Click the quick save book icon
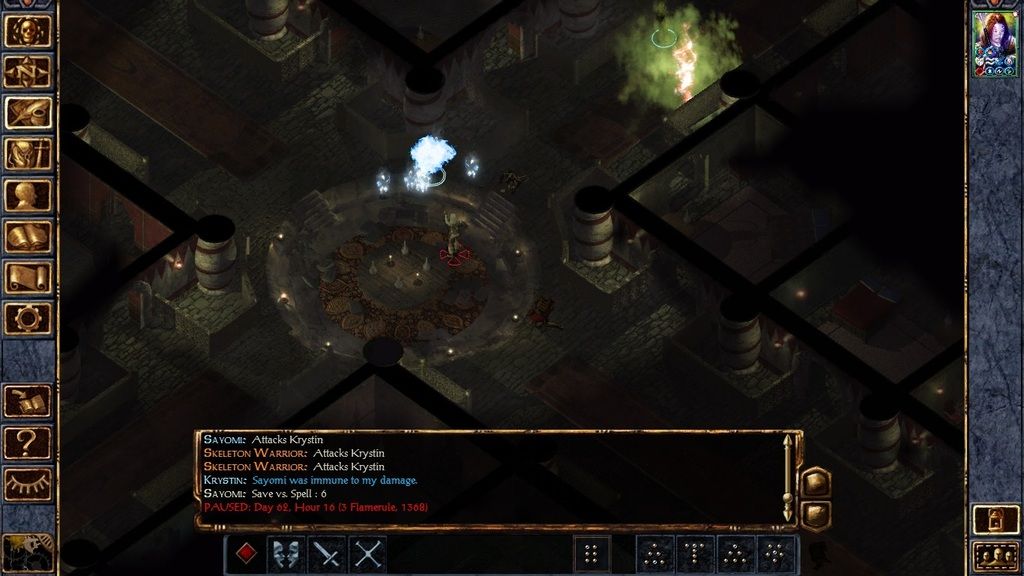Image resolution: width=1024 pixels, height=576 pixels. pos(28,401)
